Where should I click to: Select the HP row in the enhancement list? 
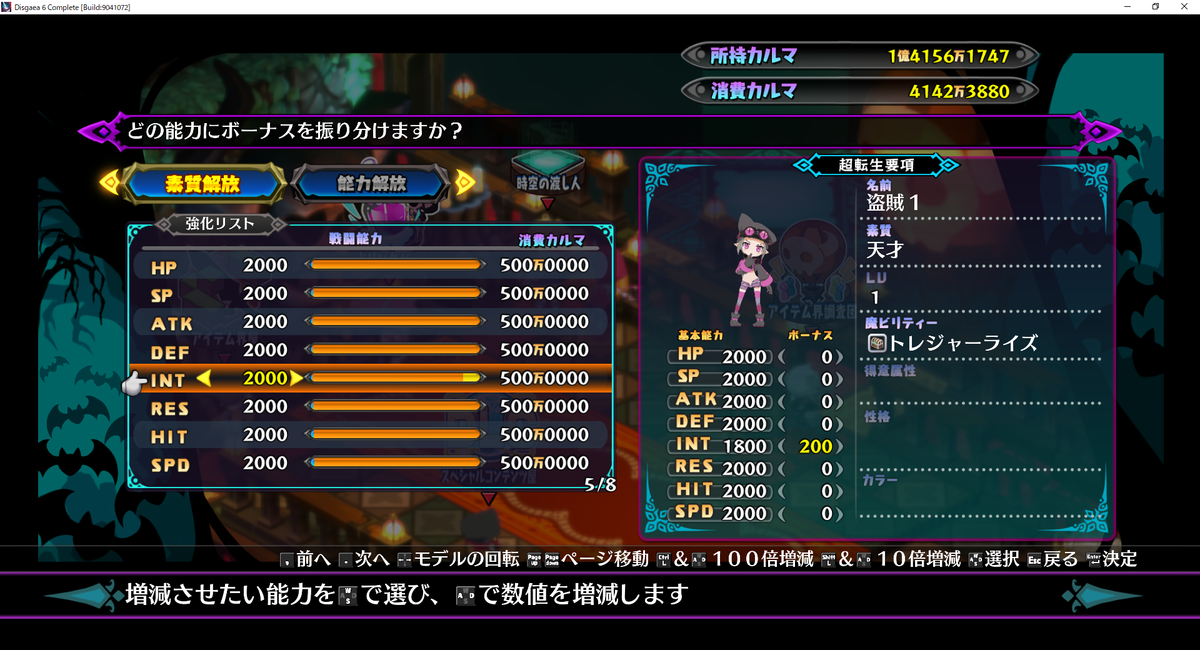point(370,266)
